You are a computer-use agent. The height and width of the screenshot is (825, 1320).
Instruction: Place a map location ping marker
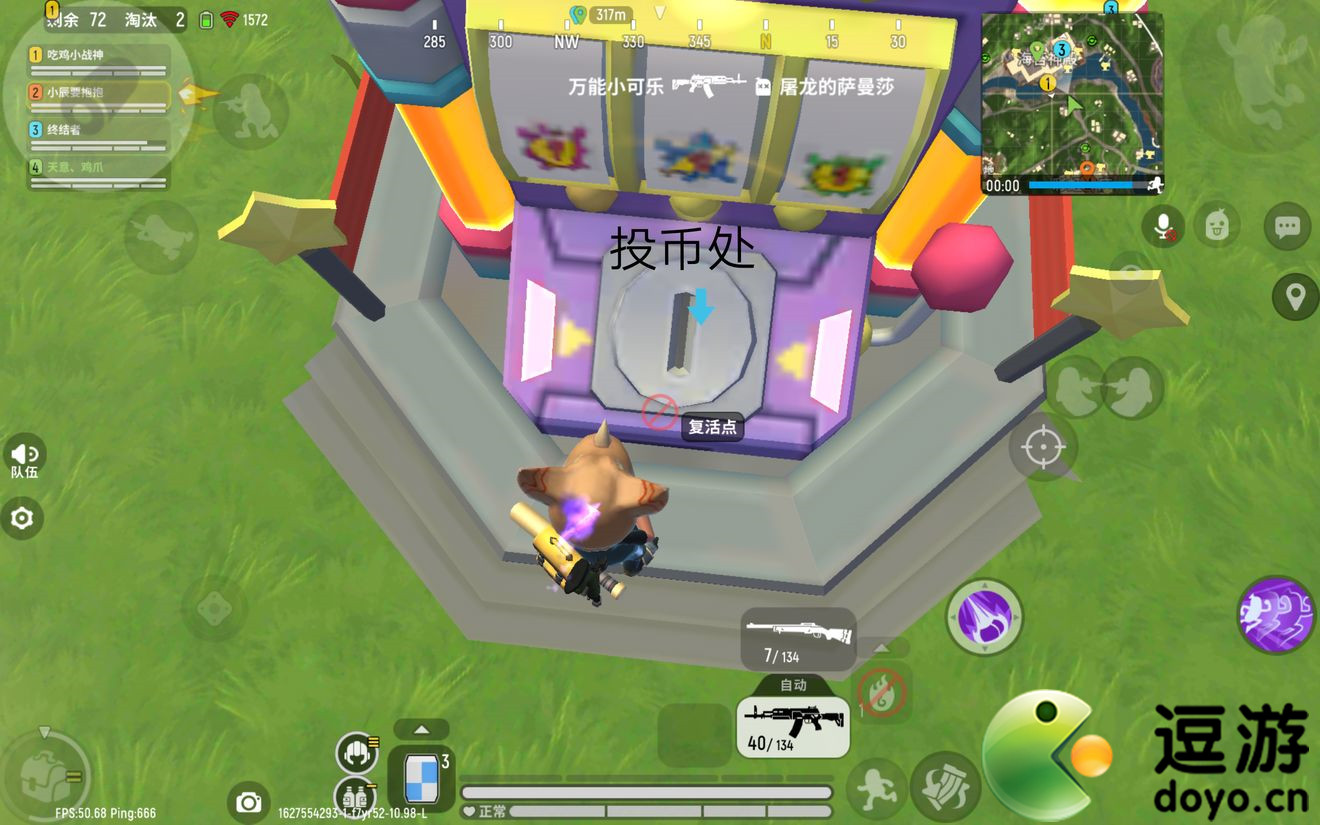[x=1294, y=296]
